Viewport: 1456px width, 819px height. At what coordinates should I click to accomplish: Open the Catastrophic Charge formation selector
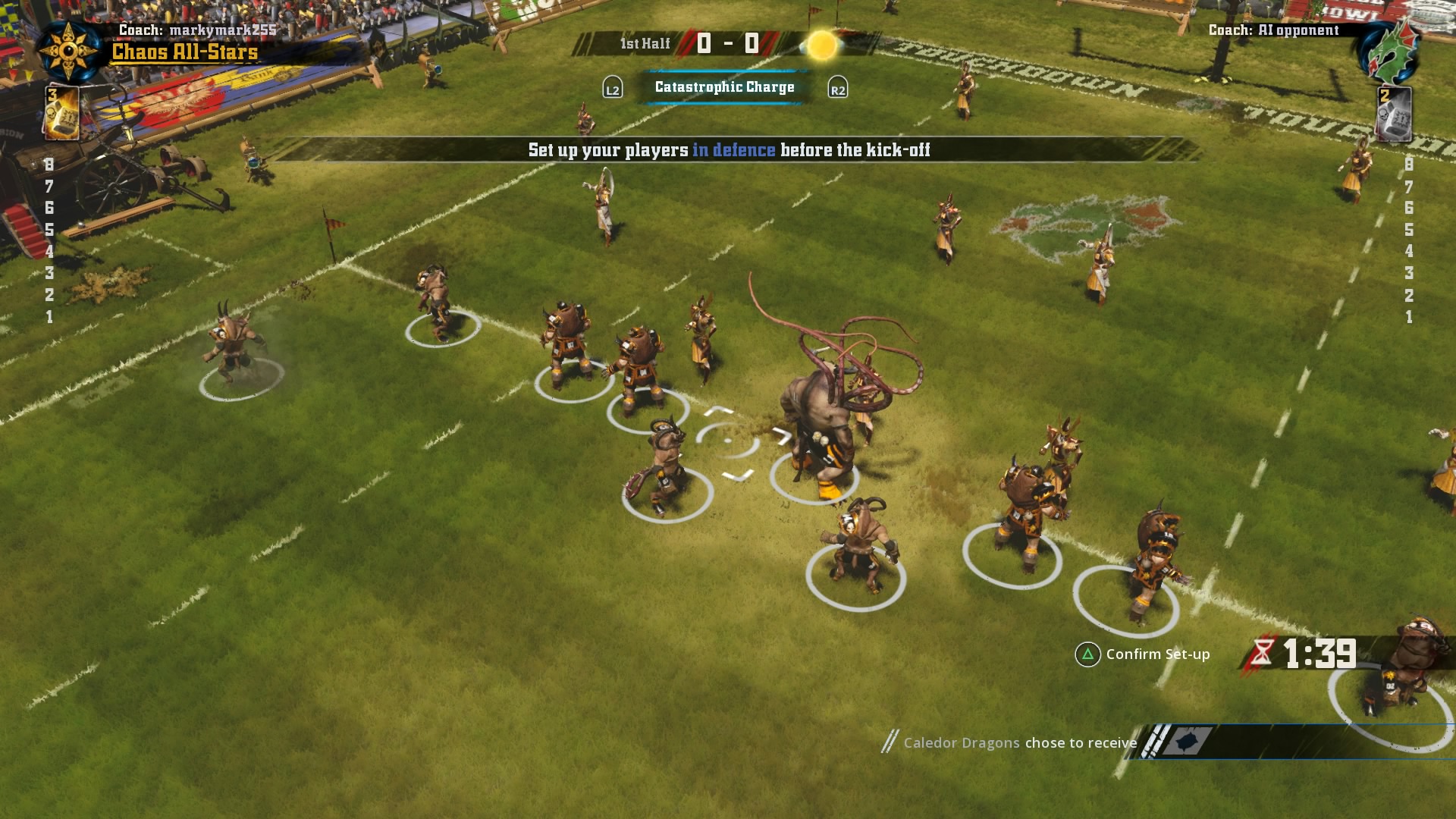(723, 86)
